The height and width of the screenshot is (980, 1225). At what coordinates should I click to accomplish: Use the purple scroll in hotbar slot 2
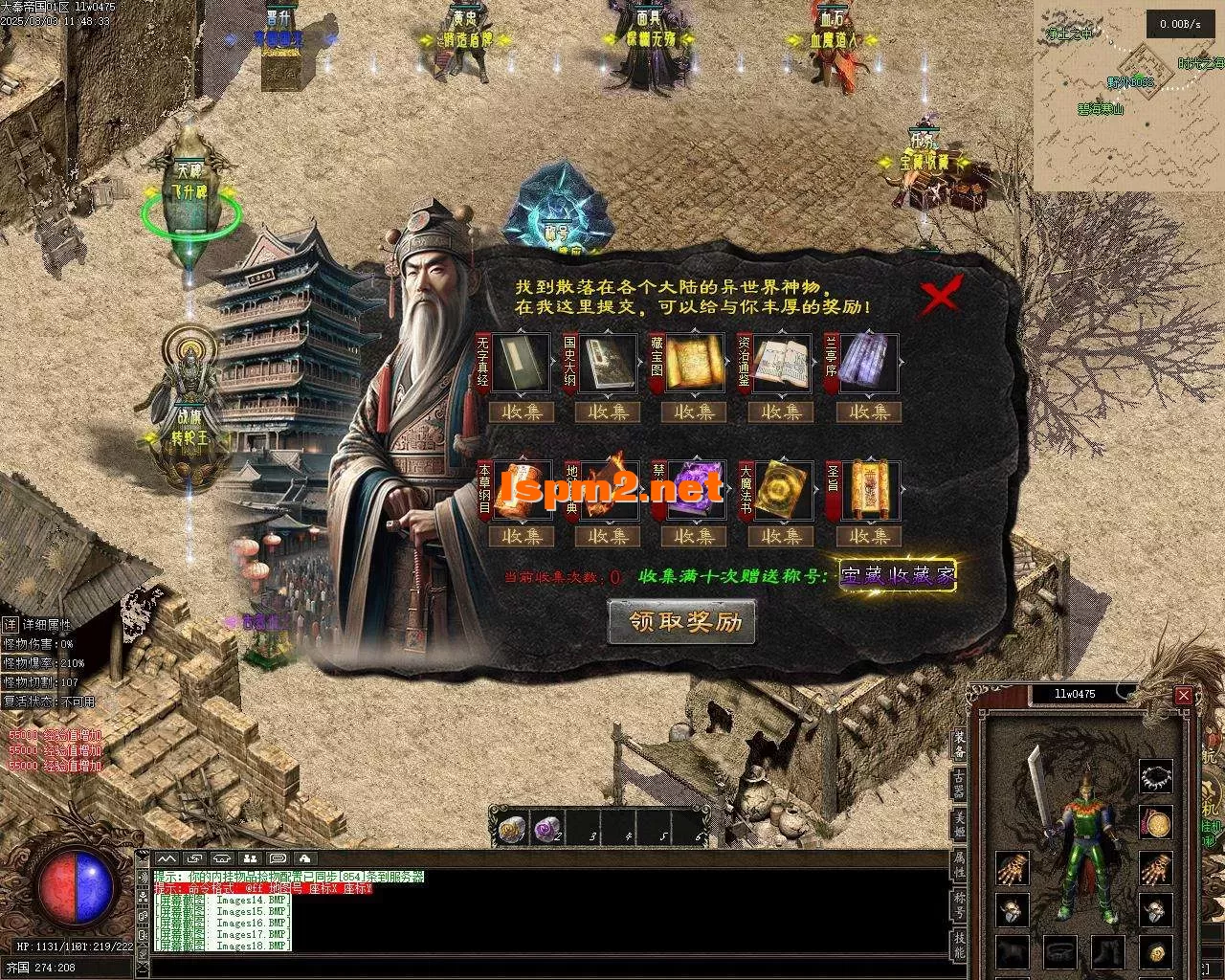point(547,828)
